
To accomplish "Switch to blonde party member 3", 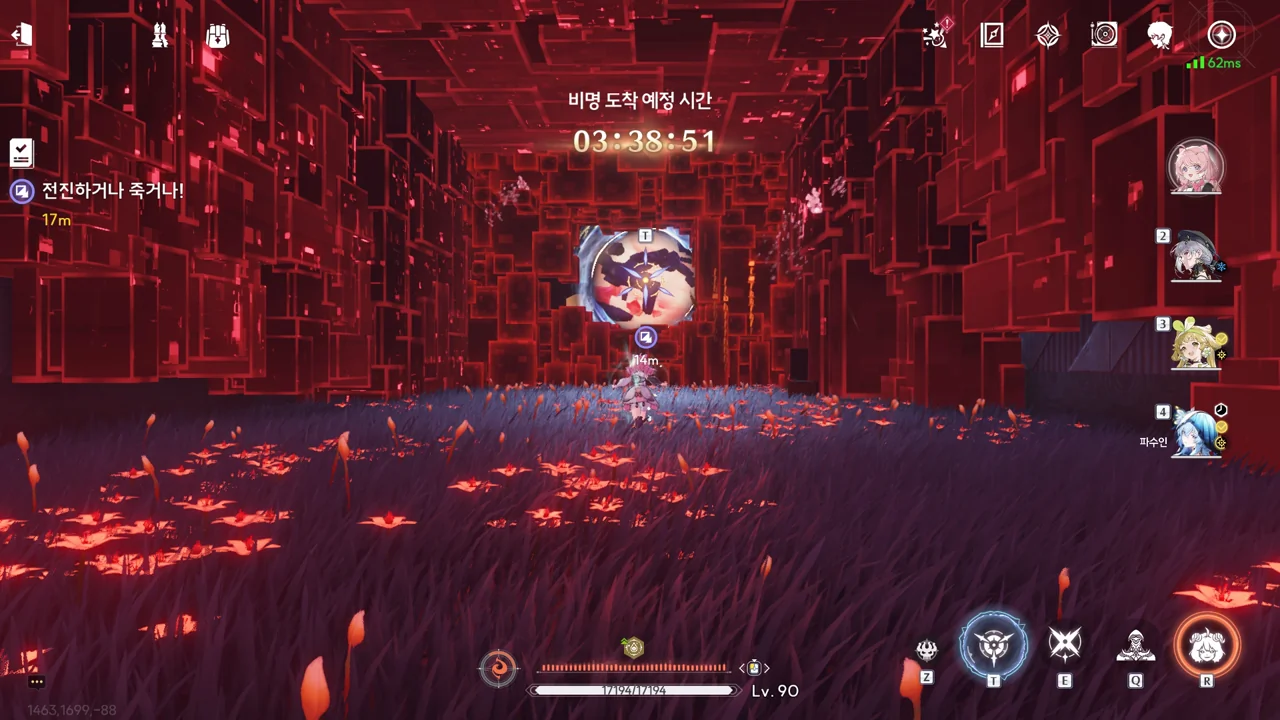I will tap(1196, 344).
